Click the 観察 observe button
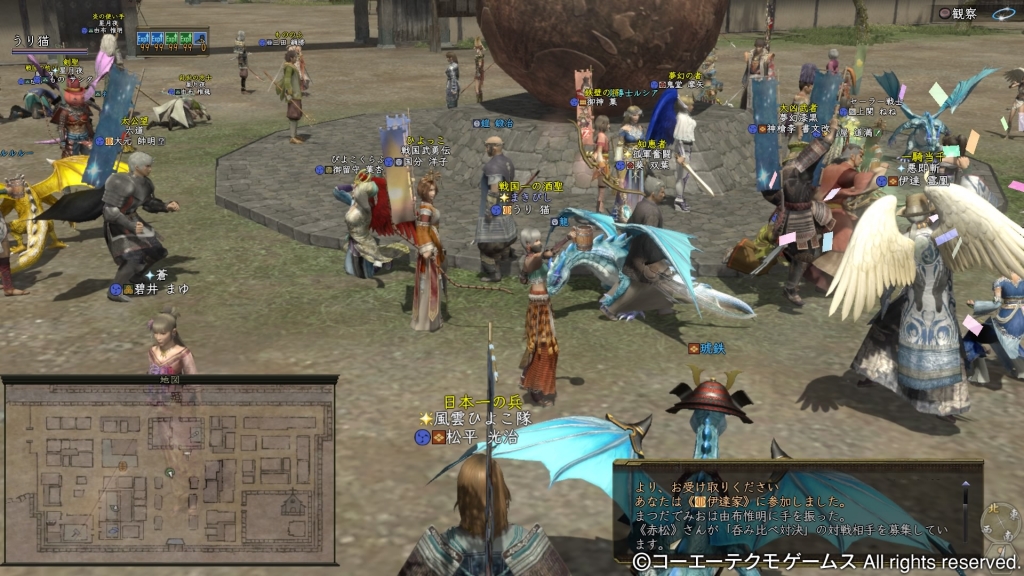 961,14
